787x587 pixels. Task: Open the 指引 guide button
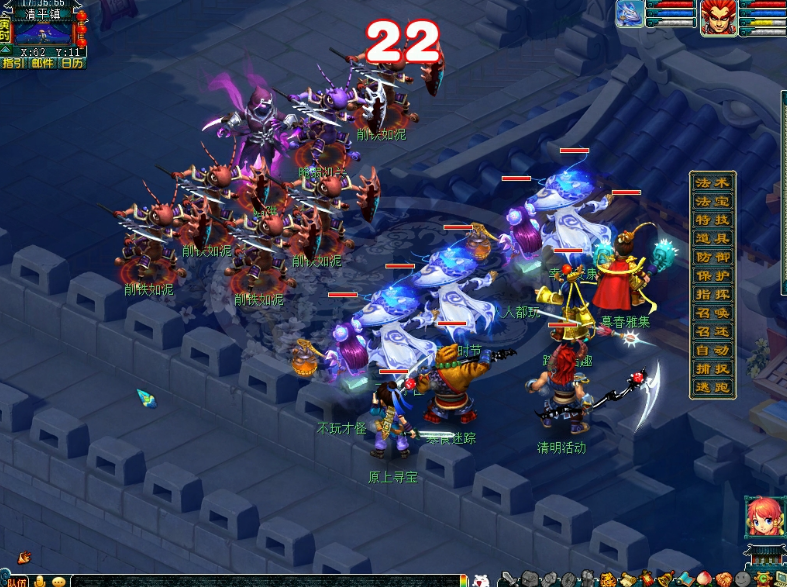pos(14,63)
